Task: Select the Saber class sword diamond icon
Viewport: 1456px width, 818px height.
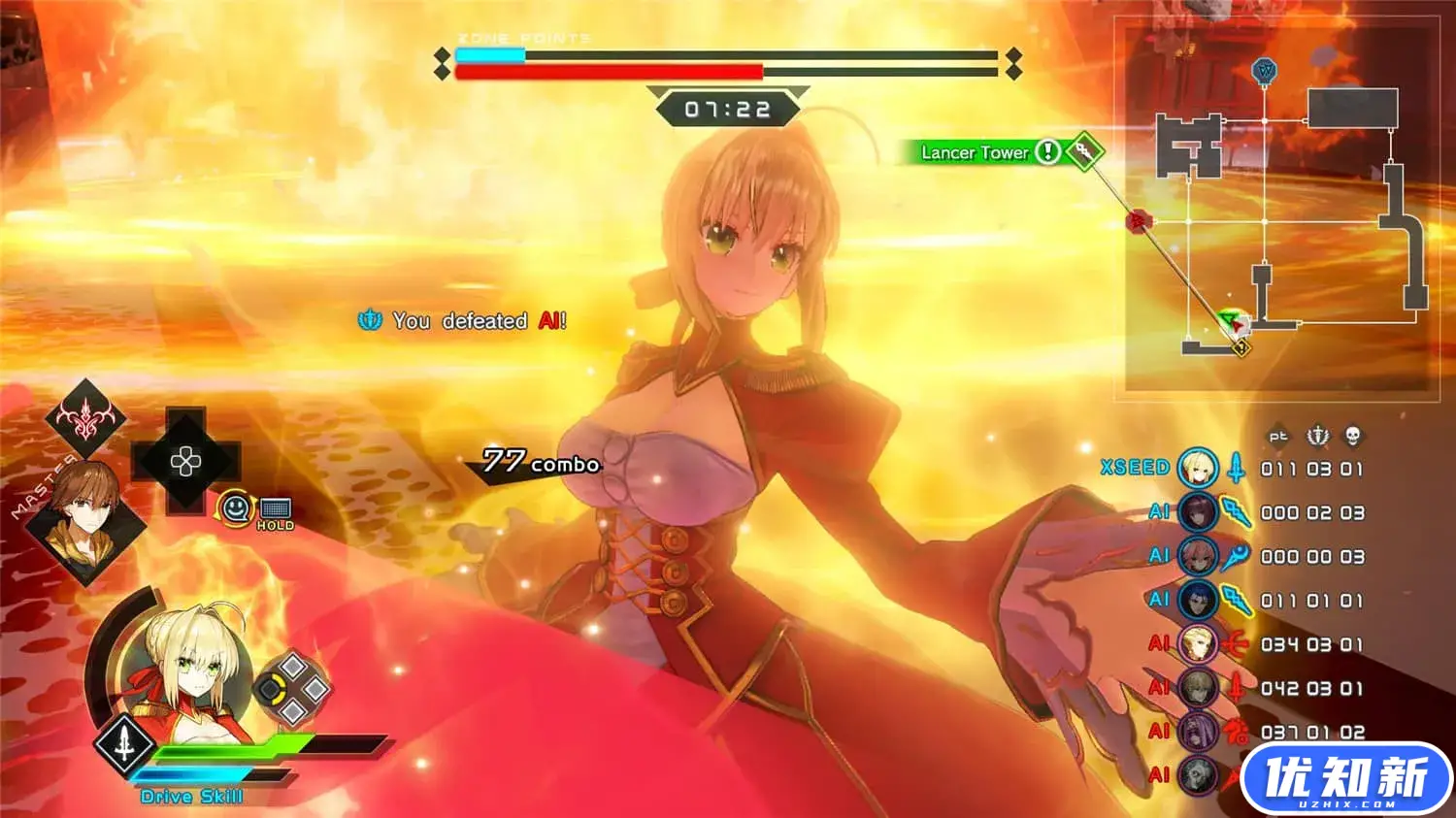Action: (x=125, y=744)
